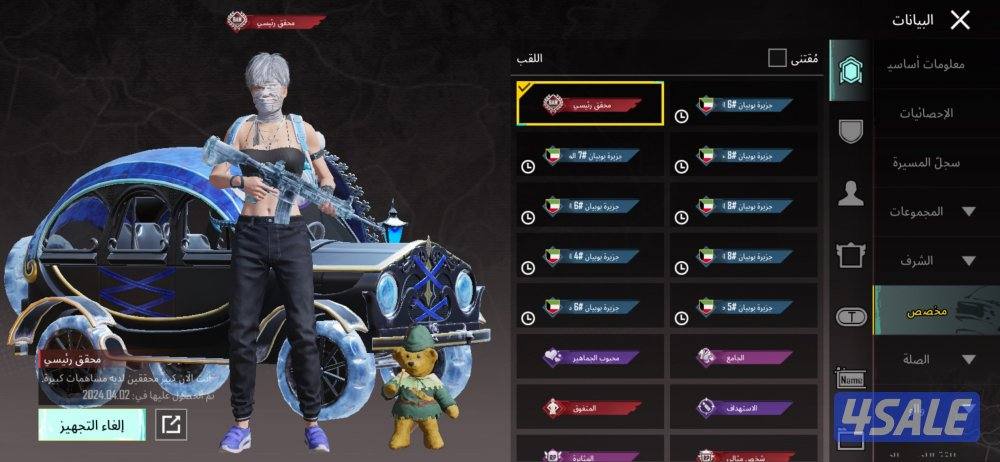Switch to the shield icon category tab
1000x462 pixels.
tap(851, 131)
